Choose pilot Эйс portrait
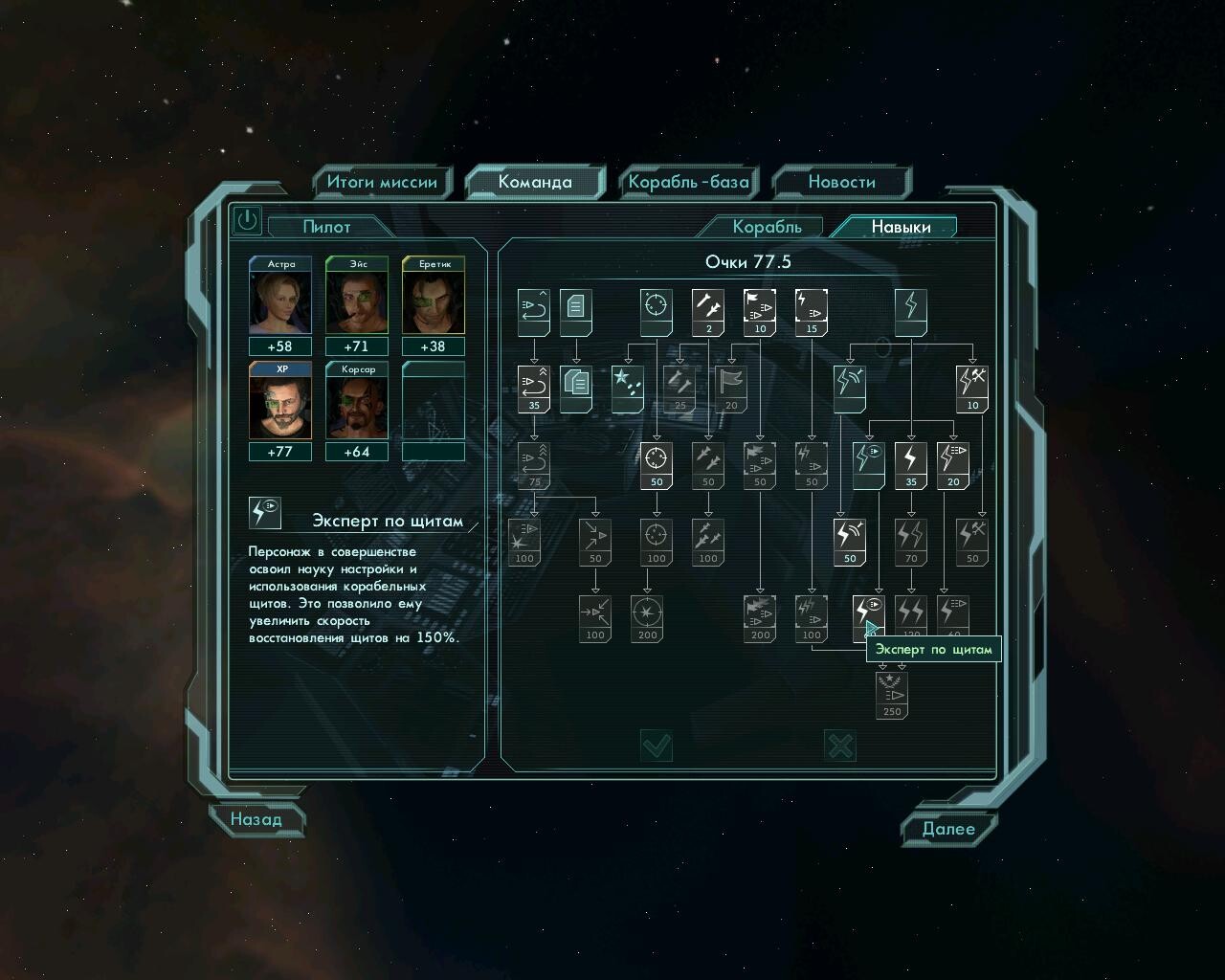The image size is (1225, 980). point(357,302)
